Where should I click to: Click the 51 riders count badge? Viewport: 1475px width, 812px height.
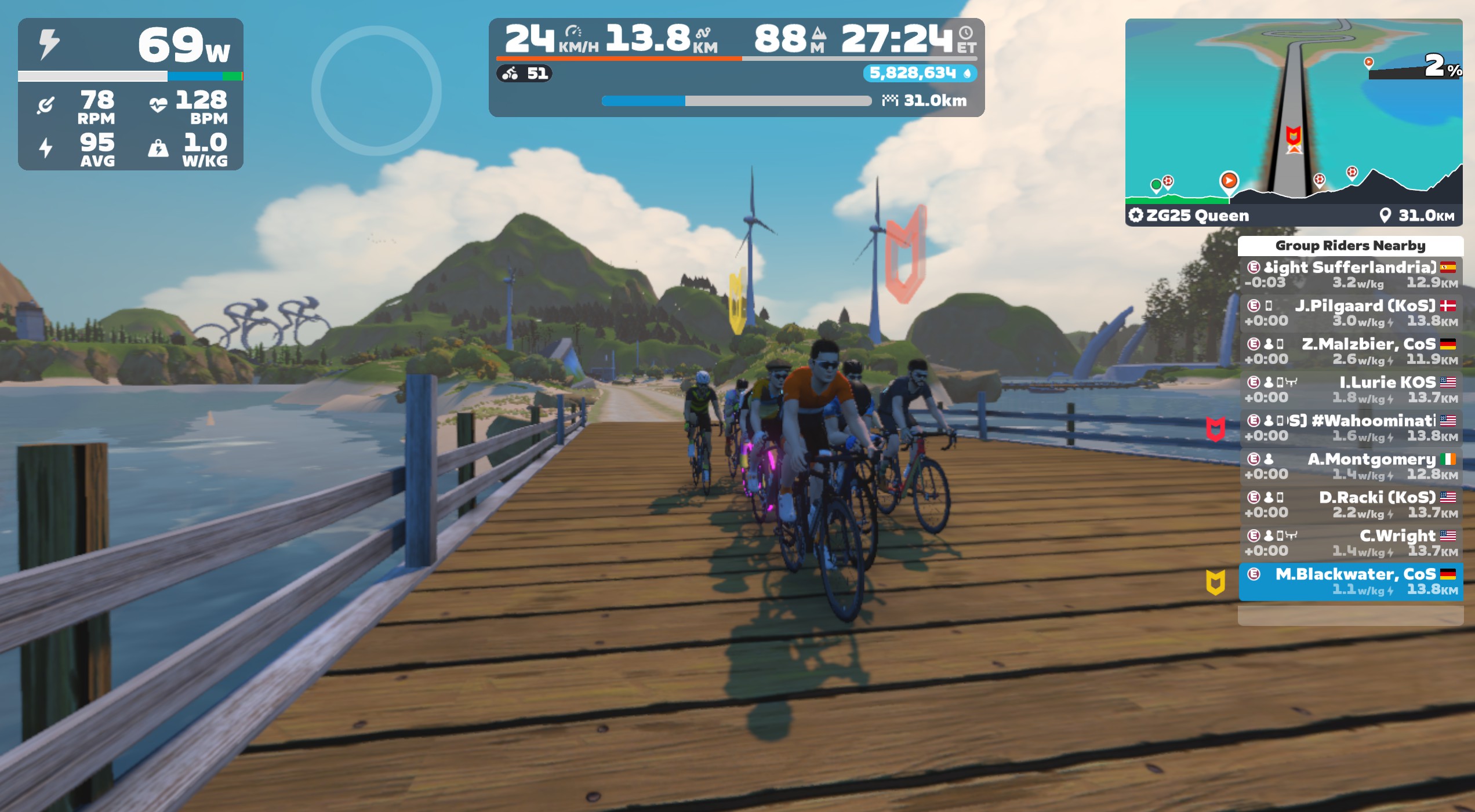pyautogui.click(x=525, y=74)
